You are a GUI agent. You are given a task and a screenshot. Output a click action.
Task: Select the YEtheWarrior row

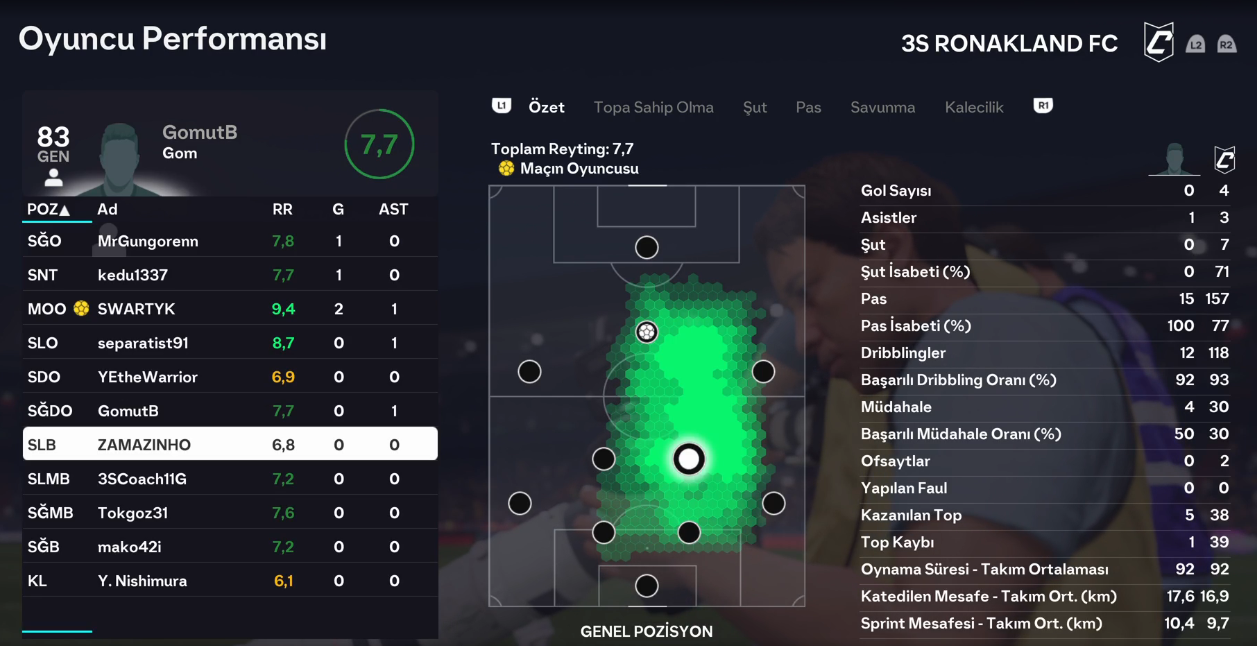pos(230,377)
